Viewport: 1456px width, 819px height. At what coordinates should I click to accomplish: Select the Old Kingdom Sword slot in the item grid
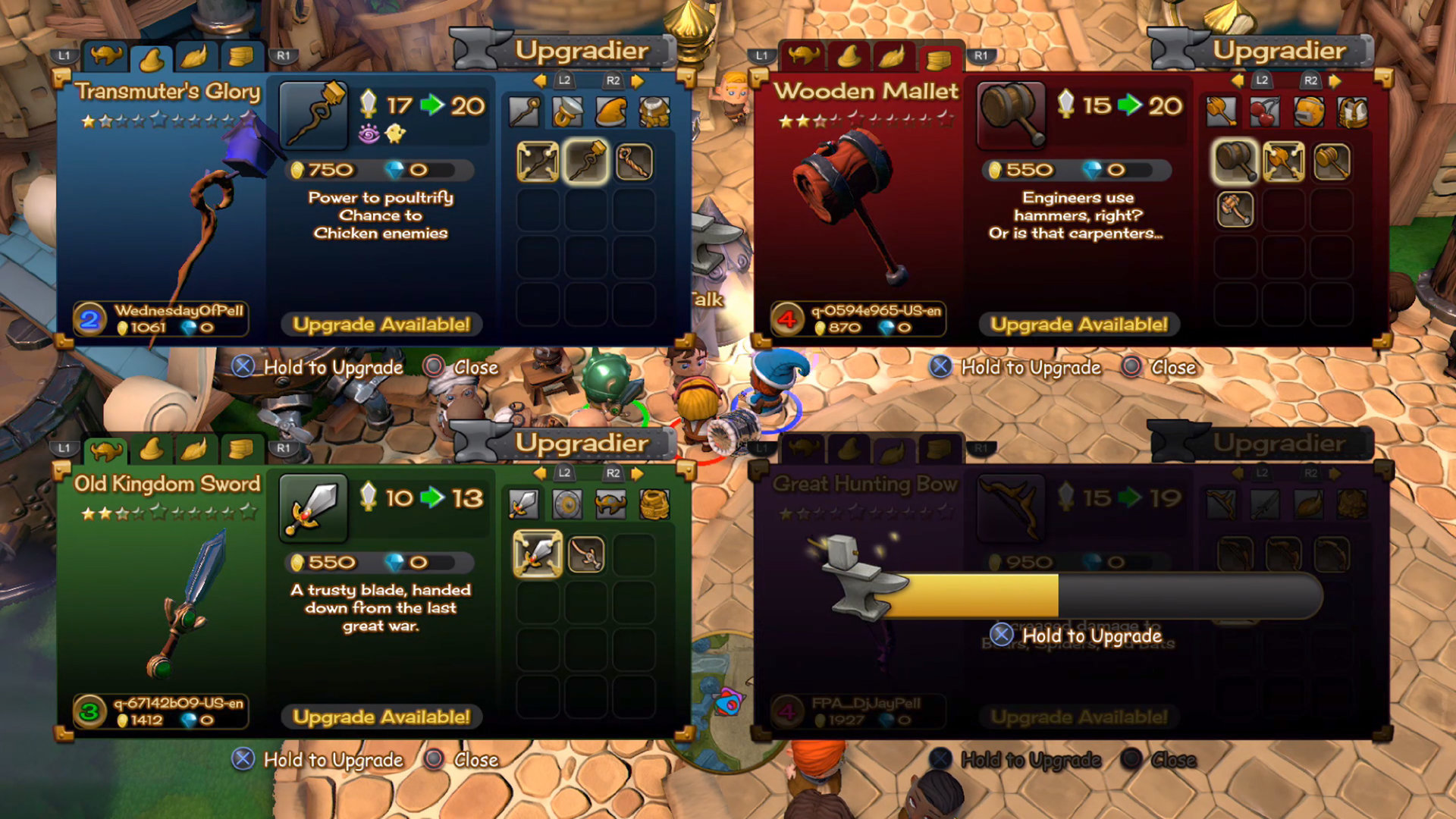coord(538,554)
